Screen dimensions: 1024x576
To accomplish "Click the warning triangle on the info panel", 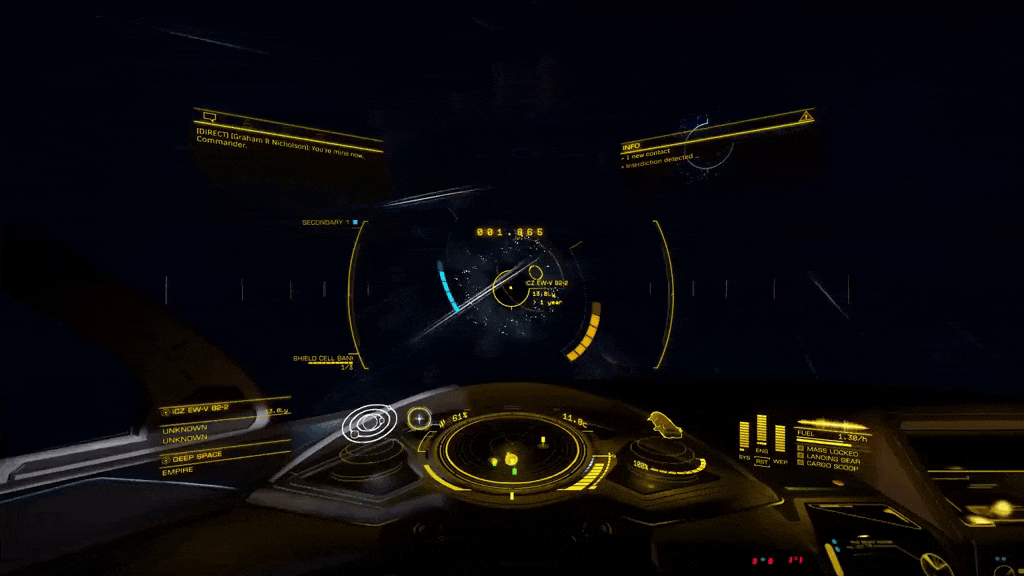I will [x=805, y=118].
